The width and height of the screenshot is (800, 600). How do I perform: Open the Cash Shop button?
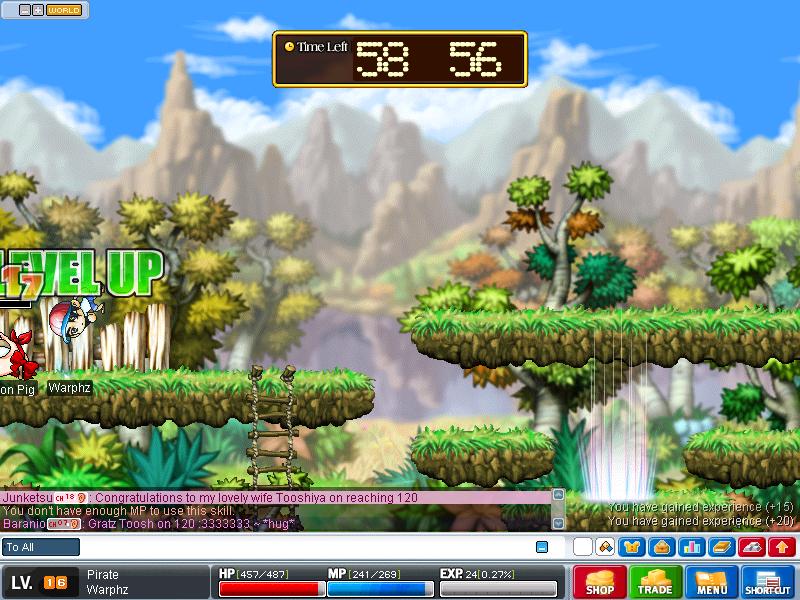tap(600, 582)
